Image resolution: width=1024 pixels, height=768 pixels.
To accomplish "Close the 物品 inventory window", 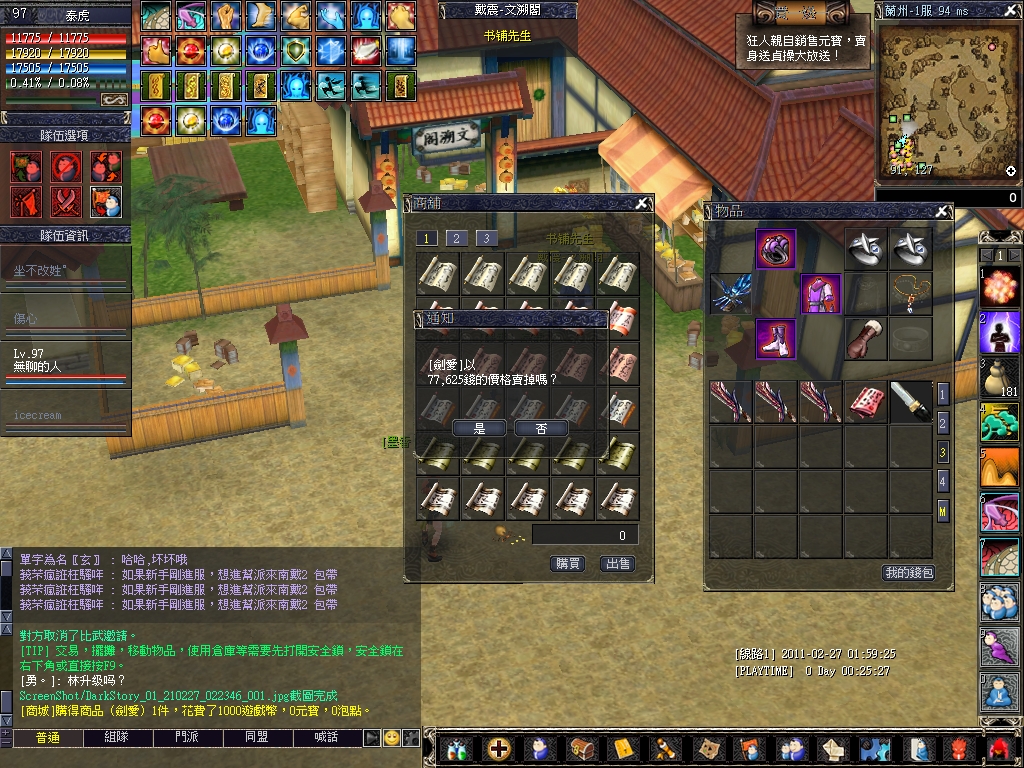I will click(x=941, y=211).
